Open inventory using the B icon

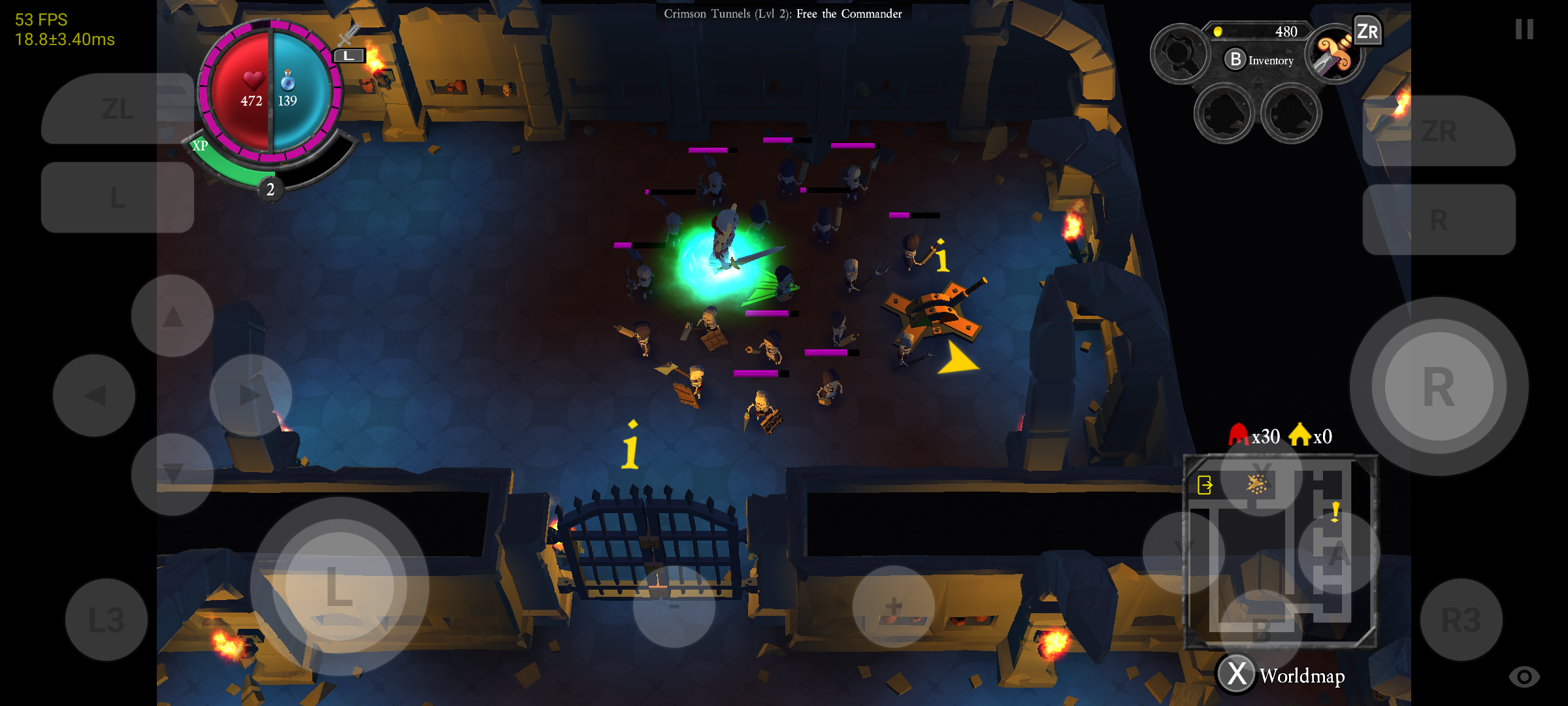pyautogui.click(x=1234, y=60)
